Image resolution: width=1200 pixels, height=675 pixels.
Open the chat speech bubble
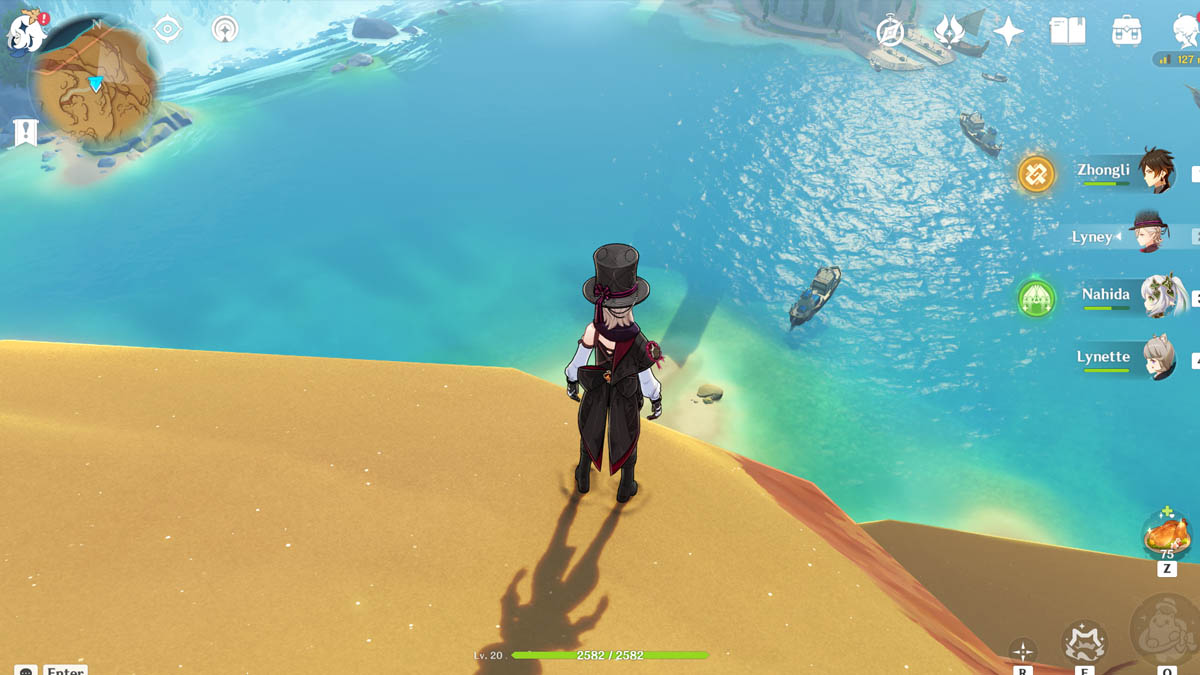[25, 671]
